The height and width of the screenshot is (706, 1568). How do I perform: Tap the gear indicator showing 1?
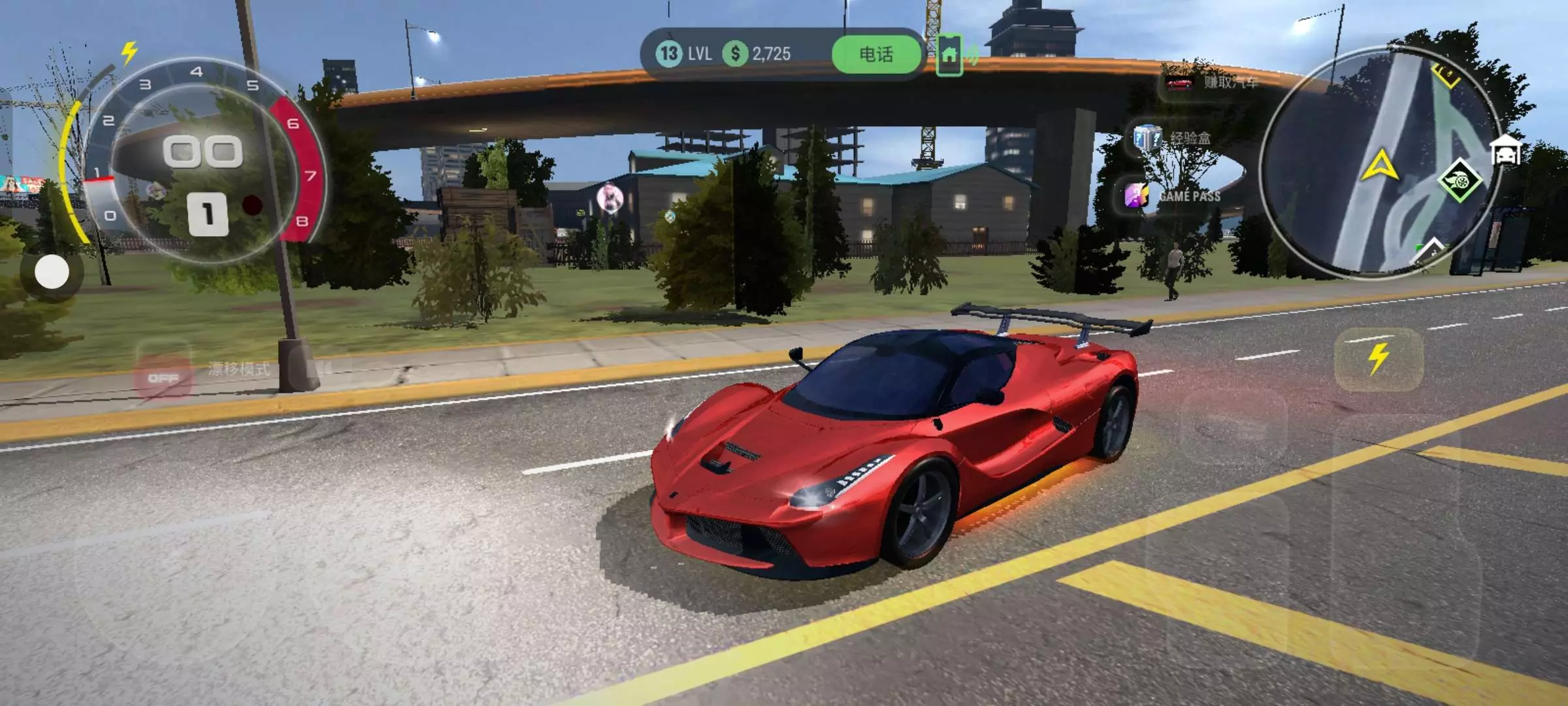(x=208, y=214)
